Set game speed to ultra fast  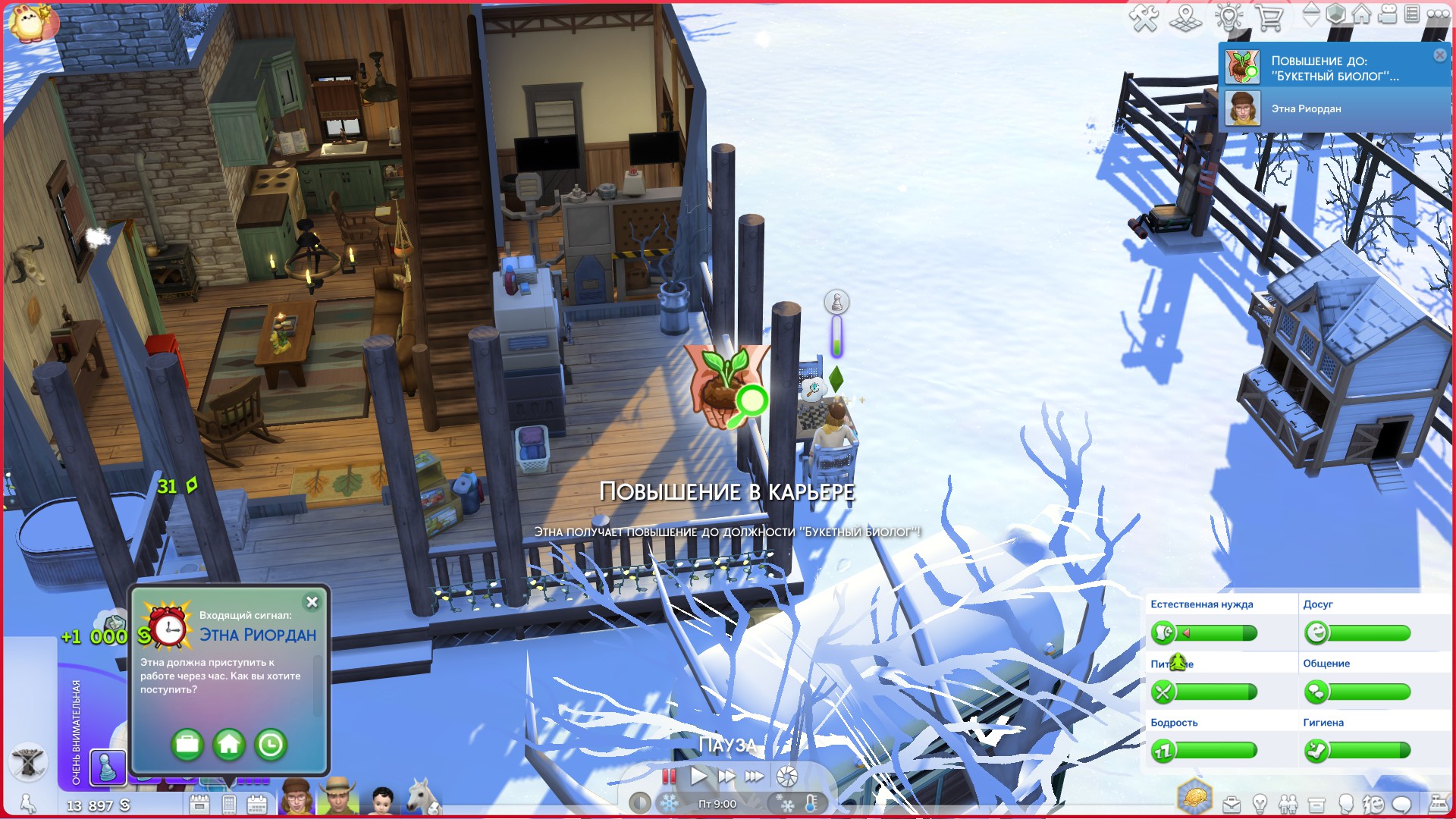coord(754,776)
